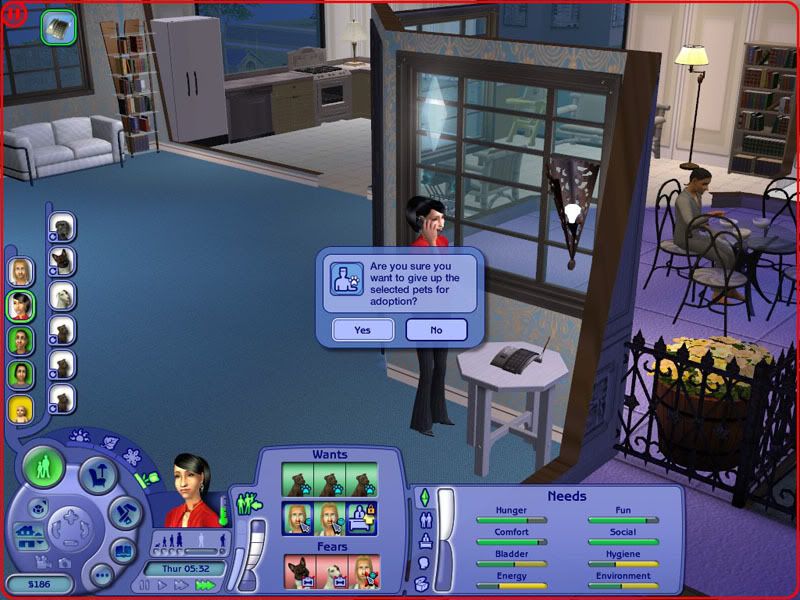The height and width of the screenshot is (600, 800).
Task: Open the Story mode book button
Action: pos(122,551)
